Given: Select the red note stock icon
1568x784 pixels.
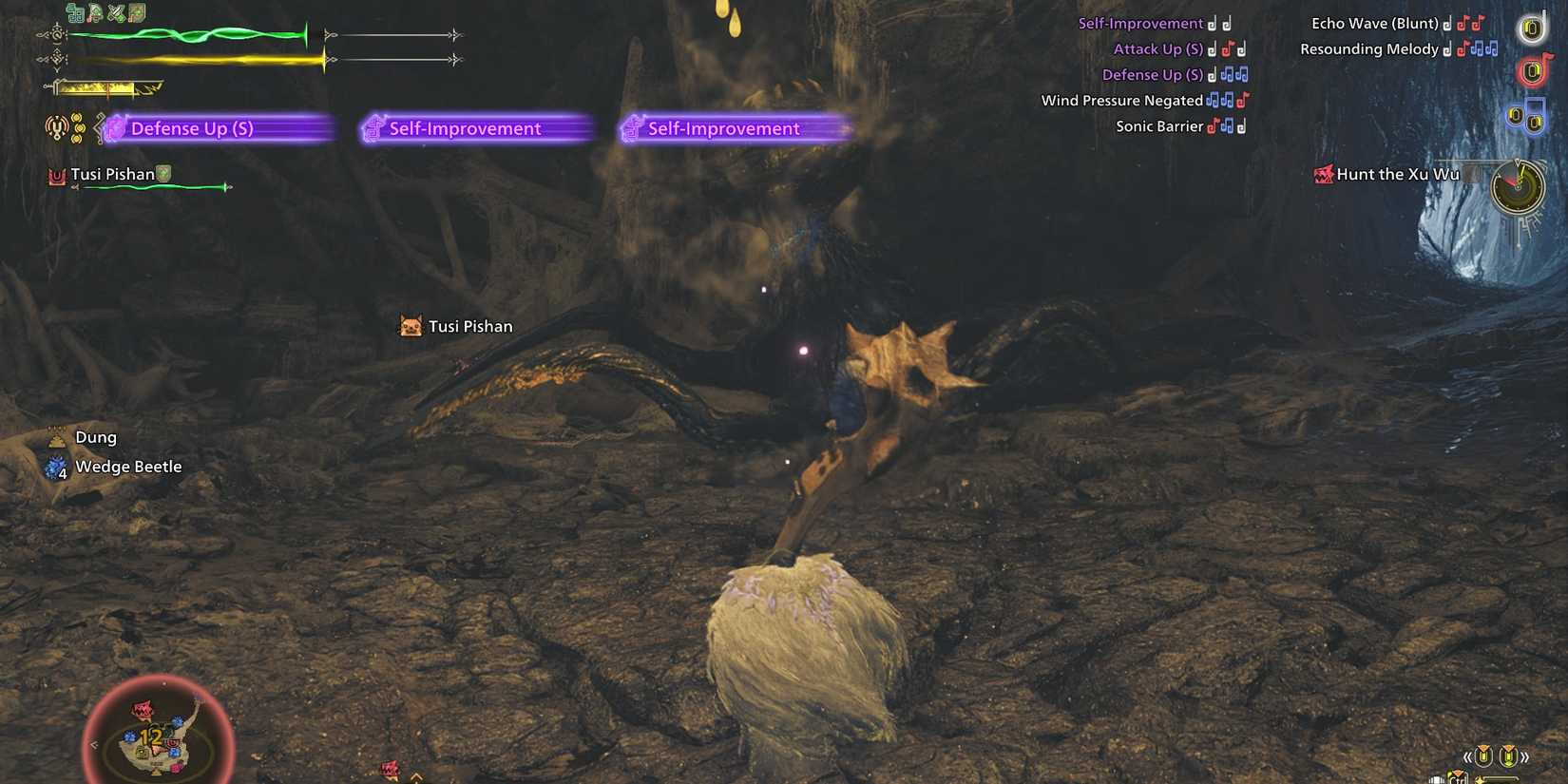Looking at the screenshot, I should pyautogui.click(x=1532, y=70).
